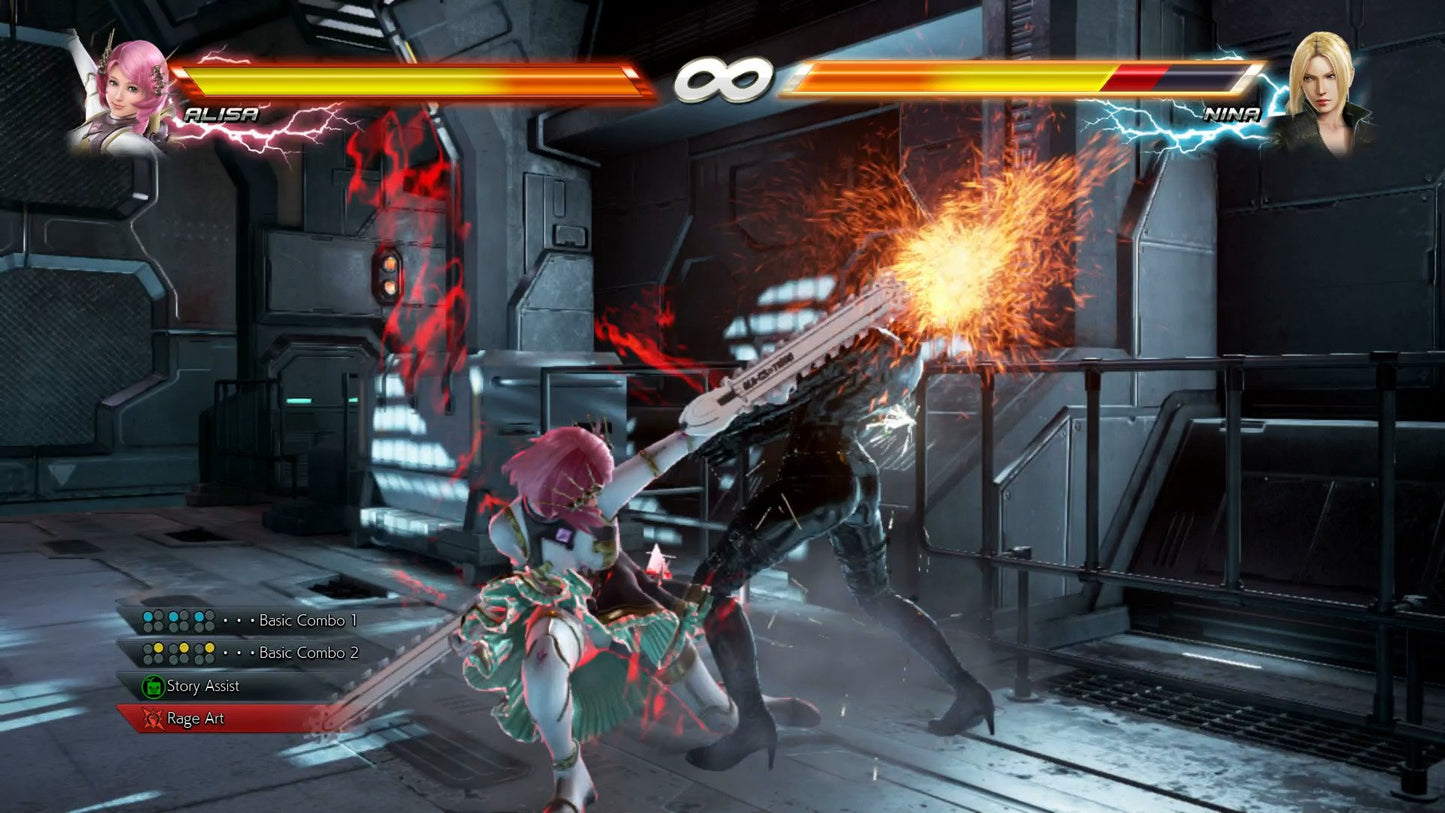The width and height of the screenshot is (1445, 813).
Task: Toggle the Story Assist option
Action: tap(210, 686)
